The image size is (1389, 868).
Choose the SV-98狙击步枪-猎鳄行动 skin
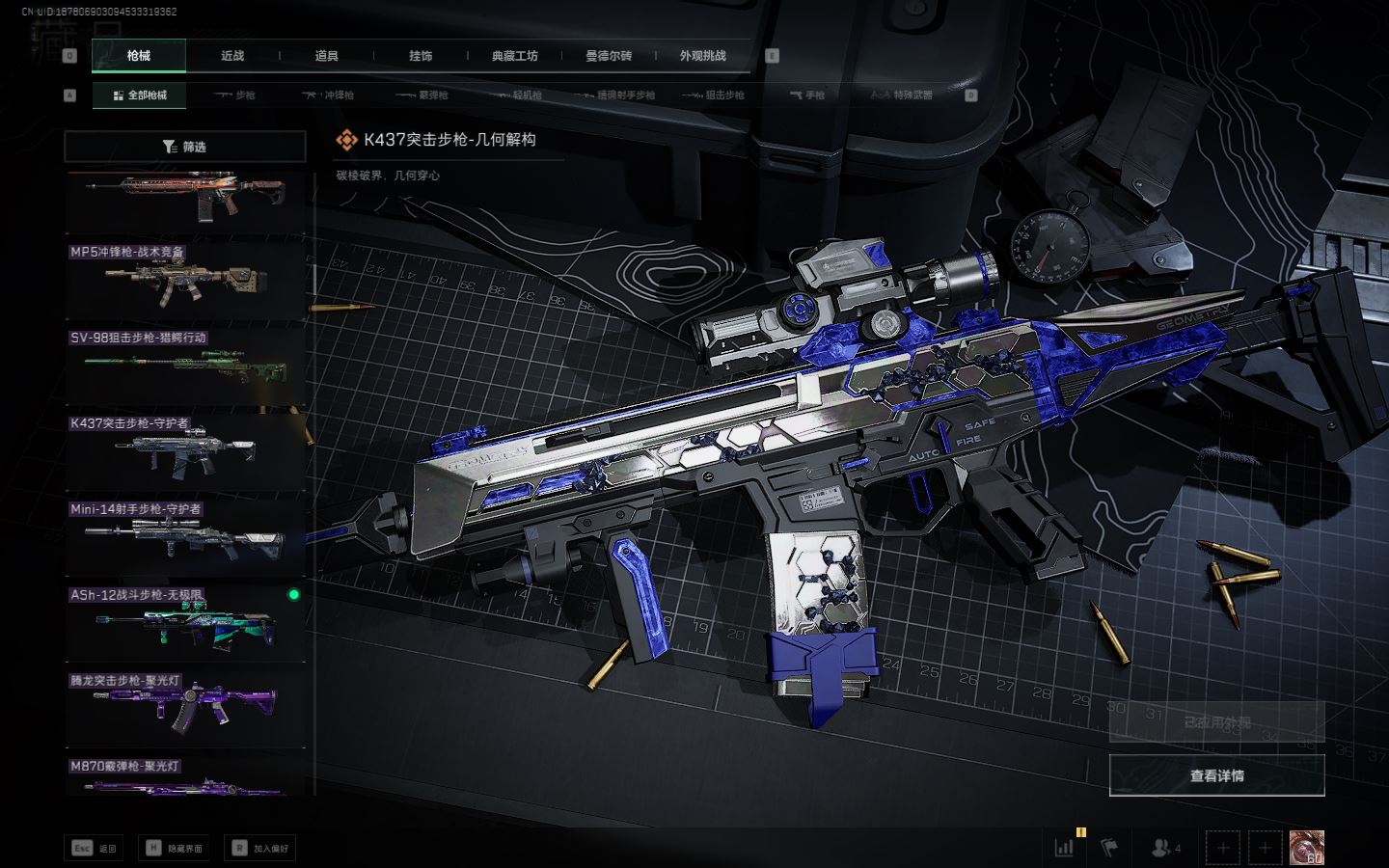point(184,366)
